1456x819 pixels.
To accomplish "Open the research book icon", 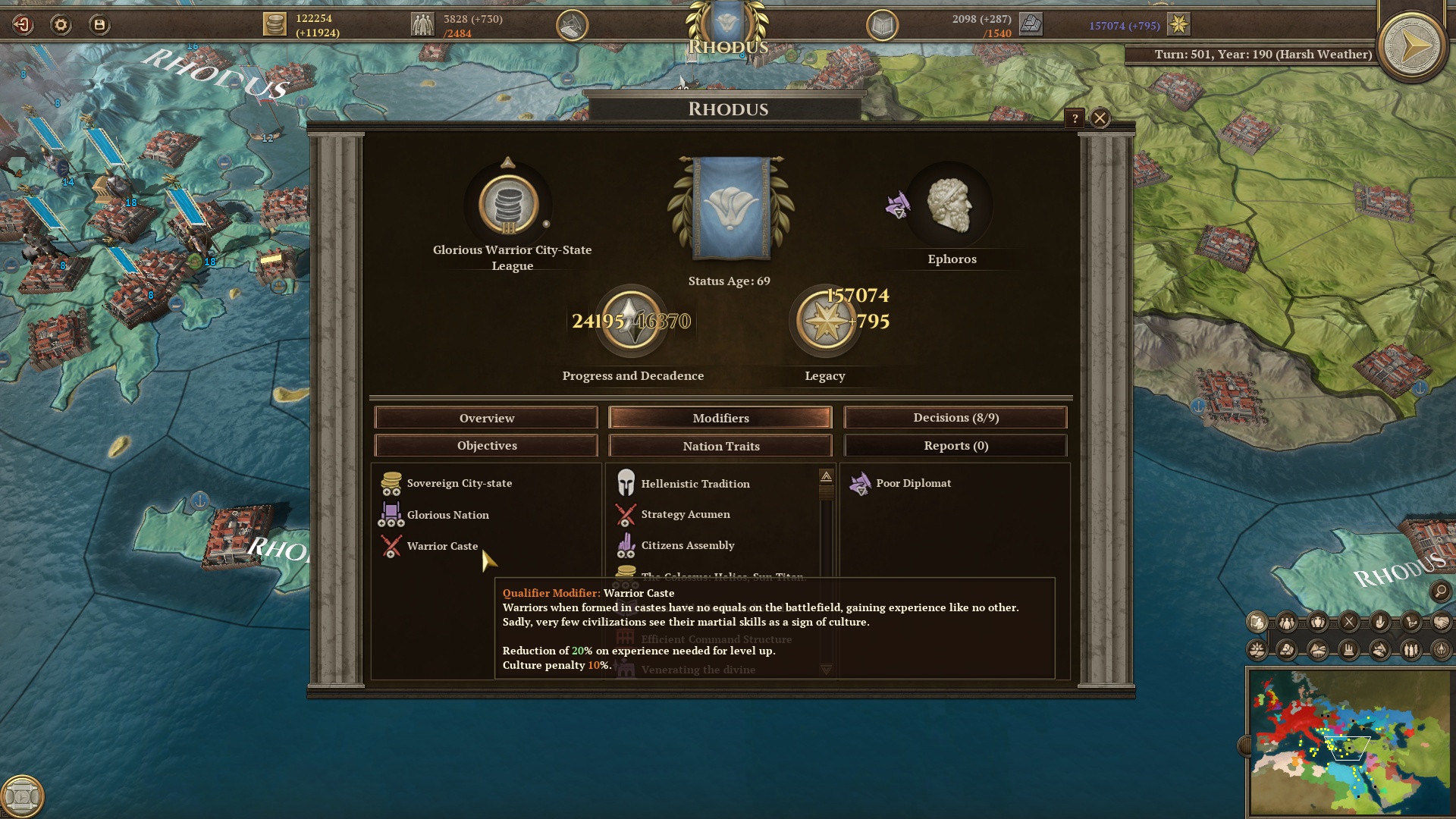I will tap(884, 24).
